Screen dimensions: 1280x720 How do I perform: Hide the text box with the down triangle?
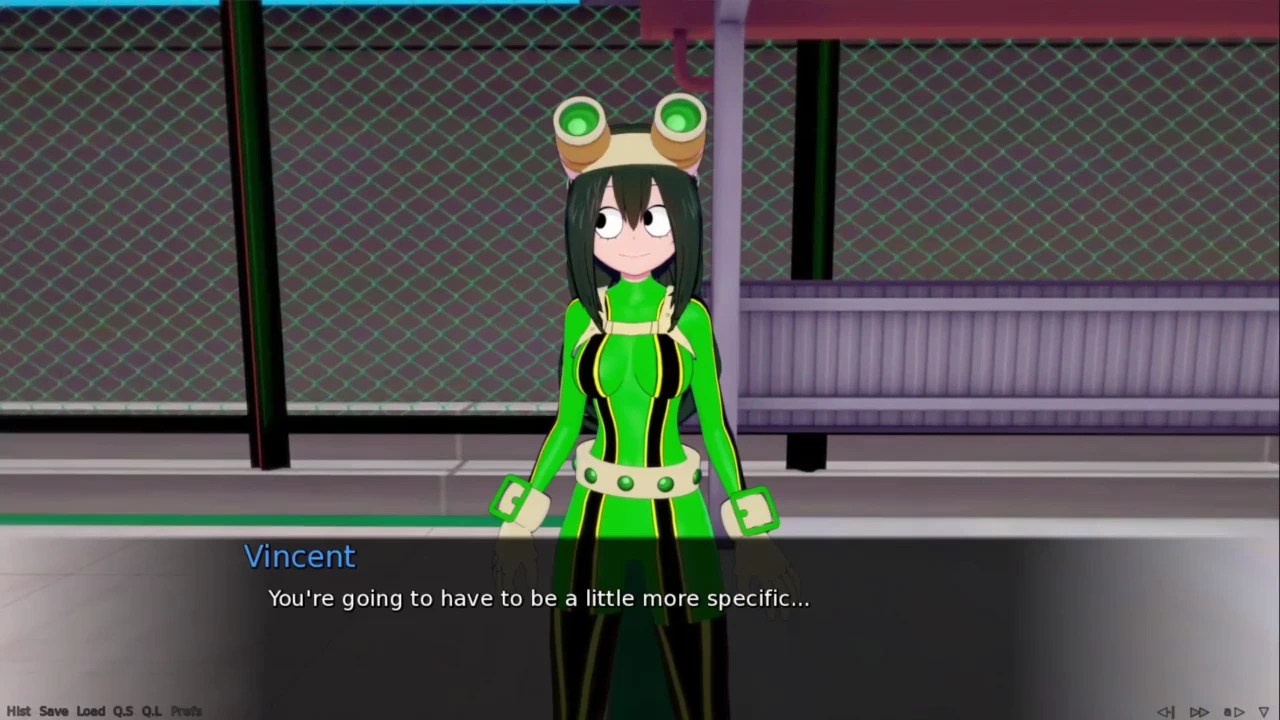tap(1264, 712)
